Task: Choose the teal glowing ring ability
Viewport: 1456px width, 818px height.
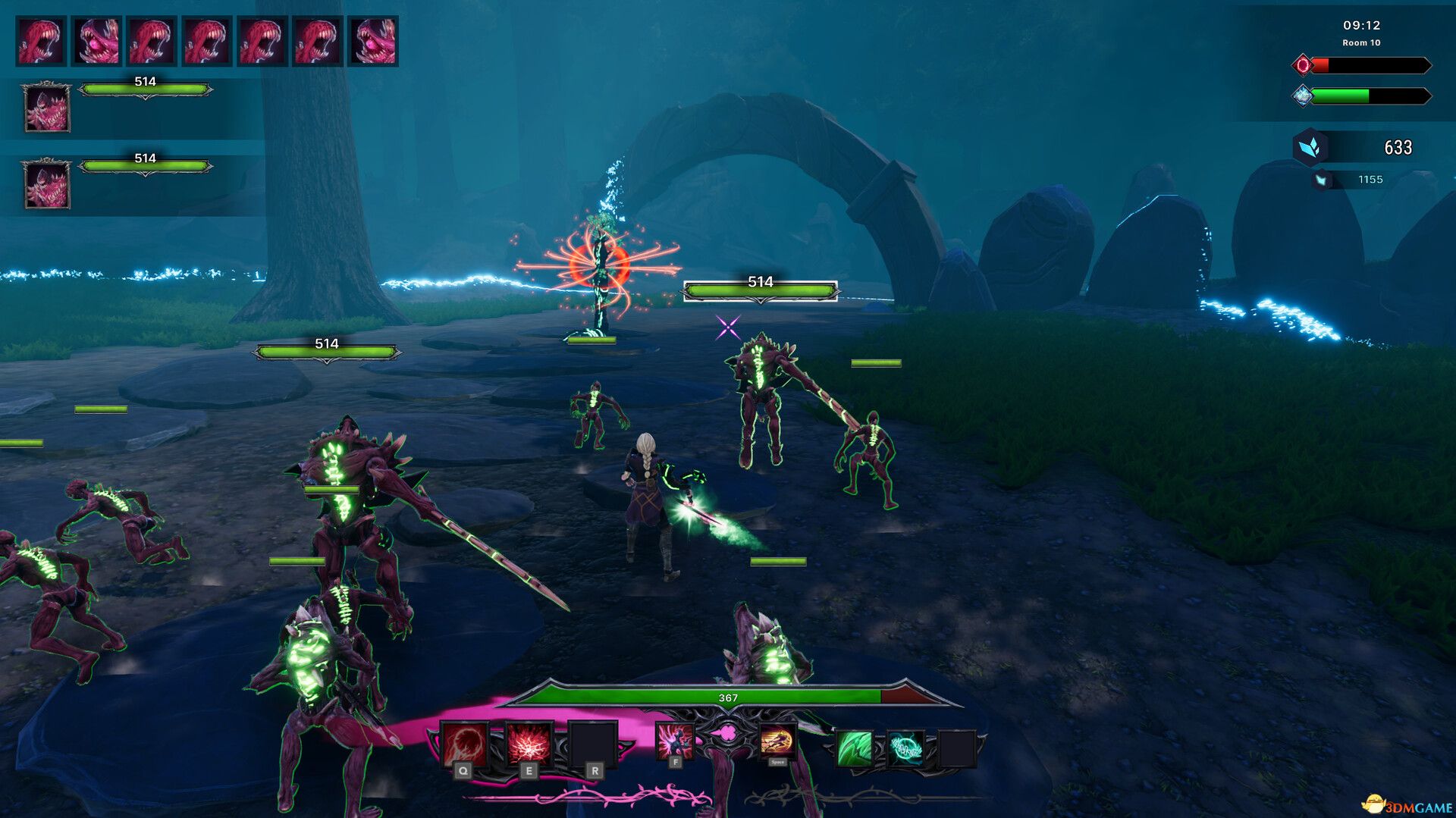Action: click(905, 748)
